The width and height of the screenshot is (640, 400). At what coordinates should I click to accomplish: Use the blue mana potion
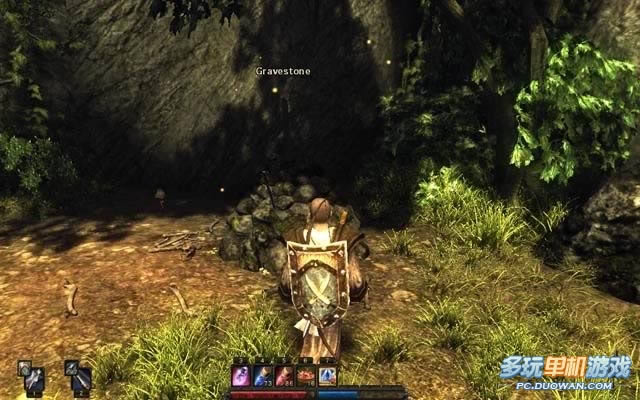[263, 376]
